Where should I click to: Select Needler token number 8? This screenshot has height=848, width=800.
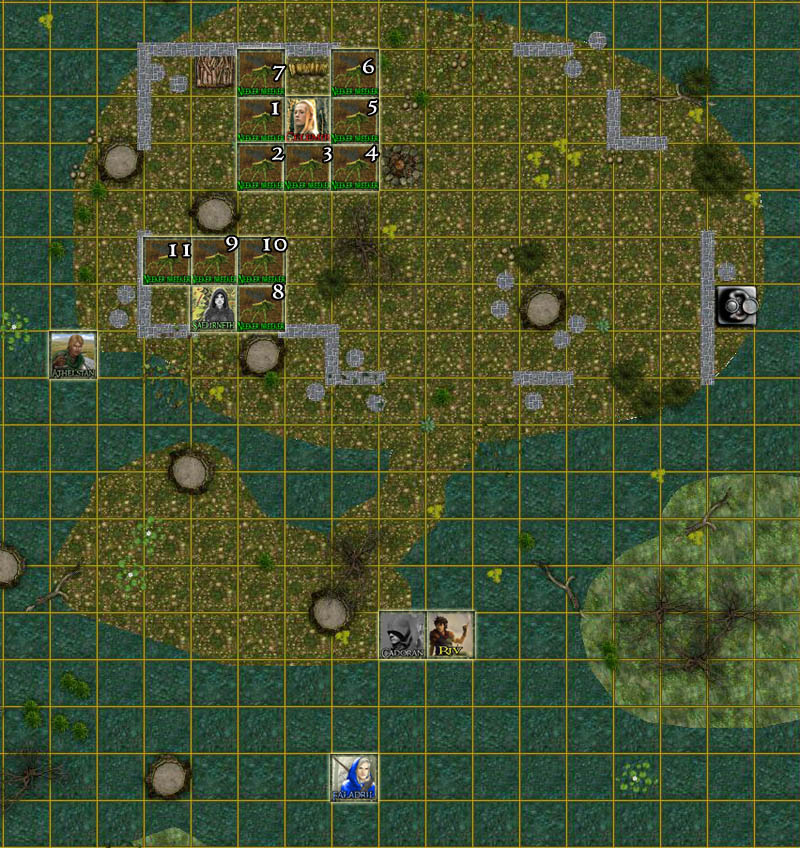coord(260,309)
